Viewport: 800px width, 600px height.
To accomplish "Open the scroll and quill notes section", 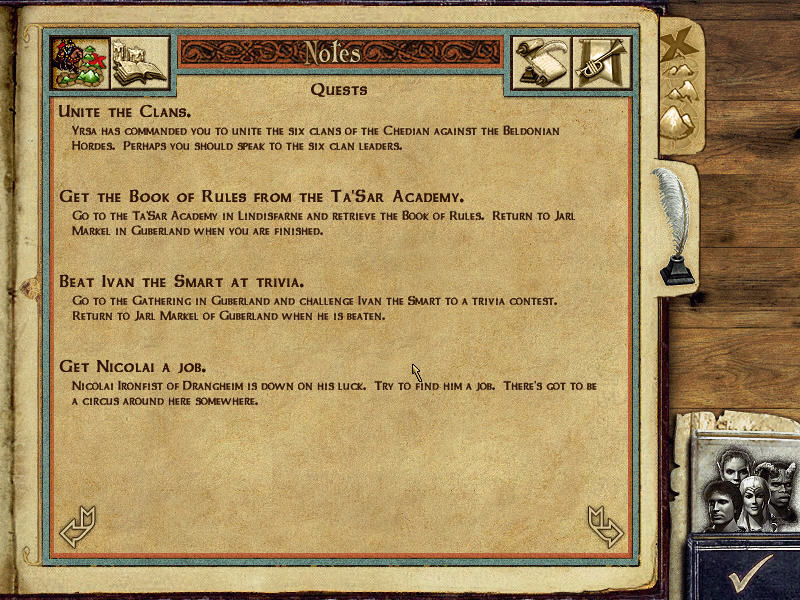I will [541, 64].
